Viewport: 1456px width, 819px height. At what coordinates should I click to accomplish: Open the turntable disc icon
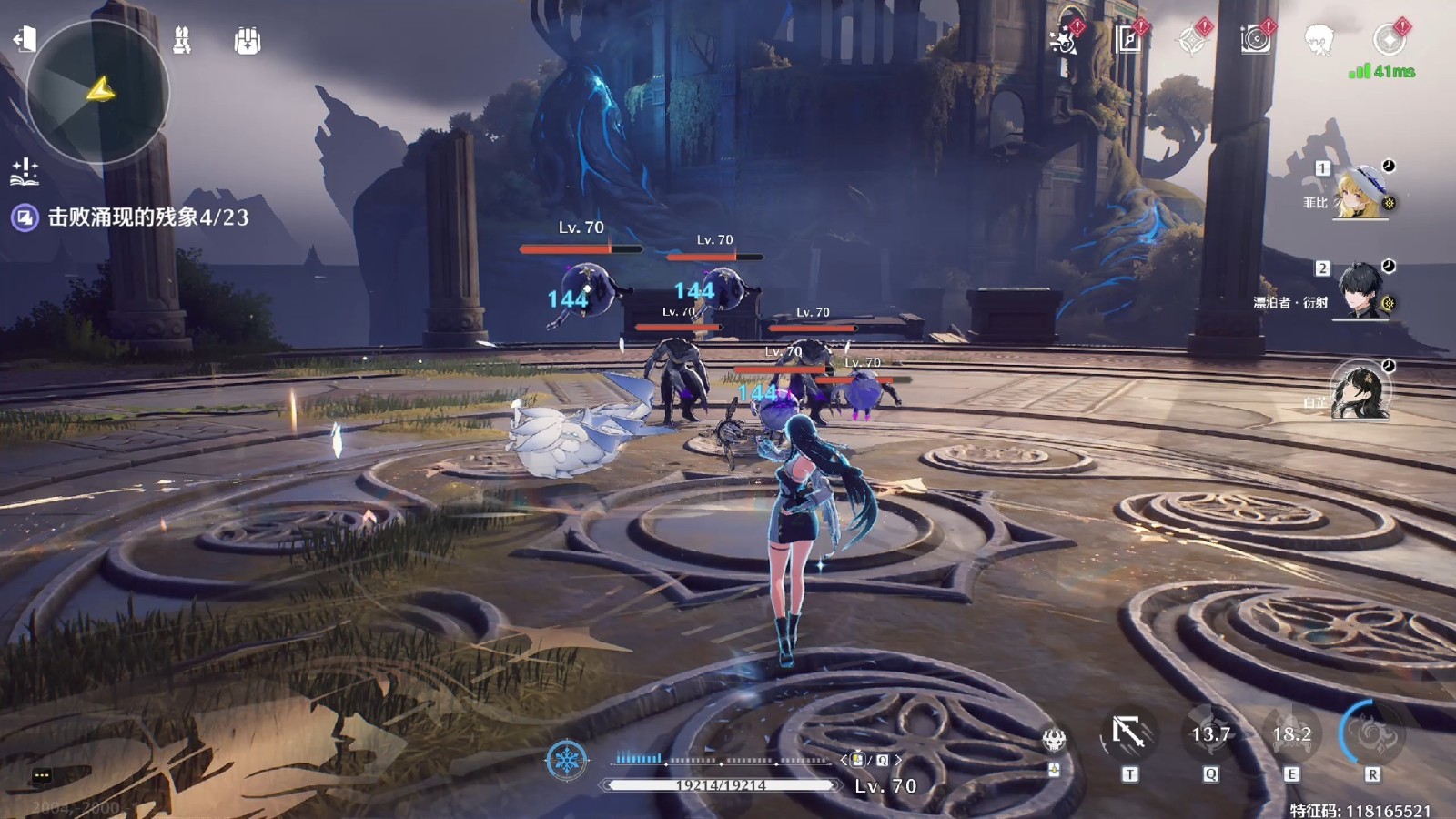1256,40
